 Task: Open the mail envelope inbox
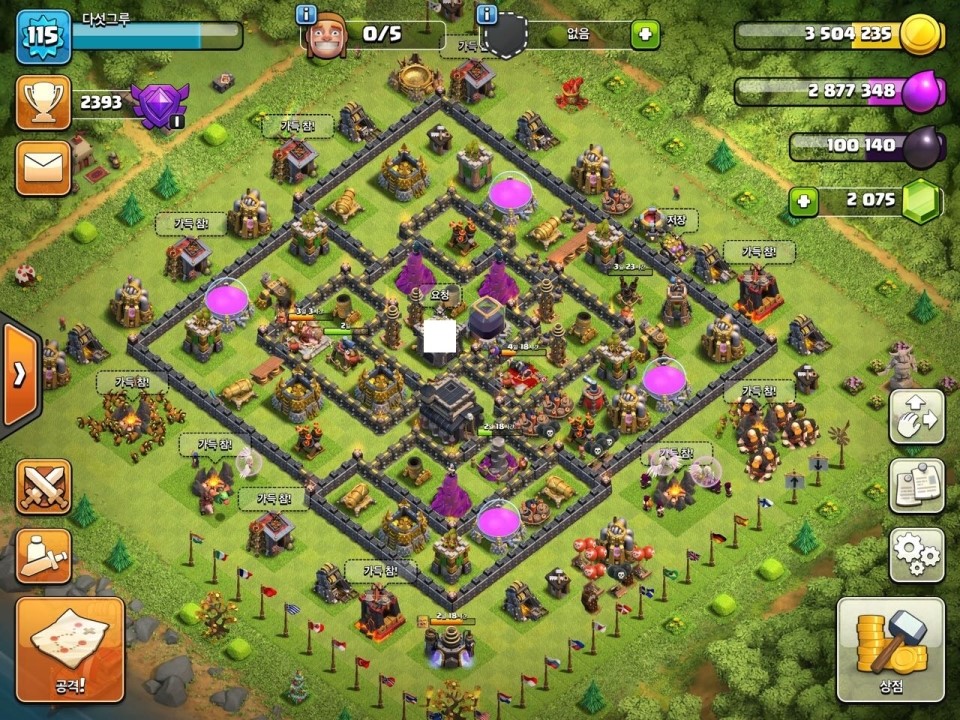43,165
